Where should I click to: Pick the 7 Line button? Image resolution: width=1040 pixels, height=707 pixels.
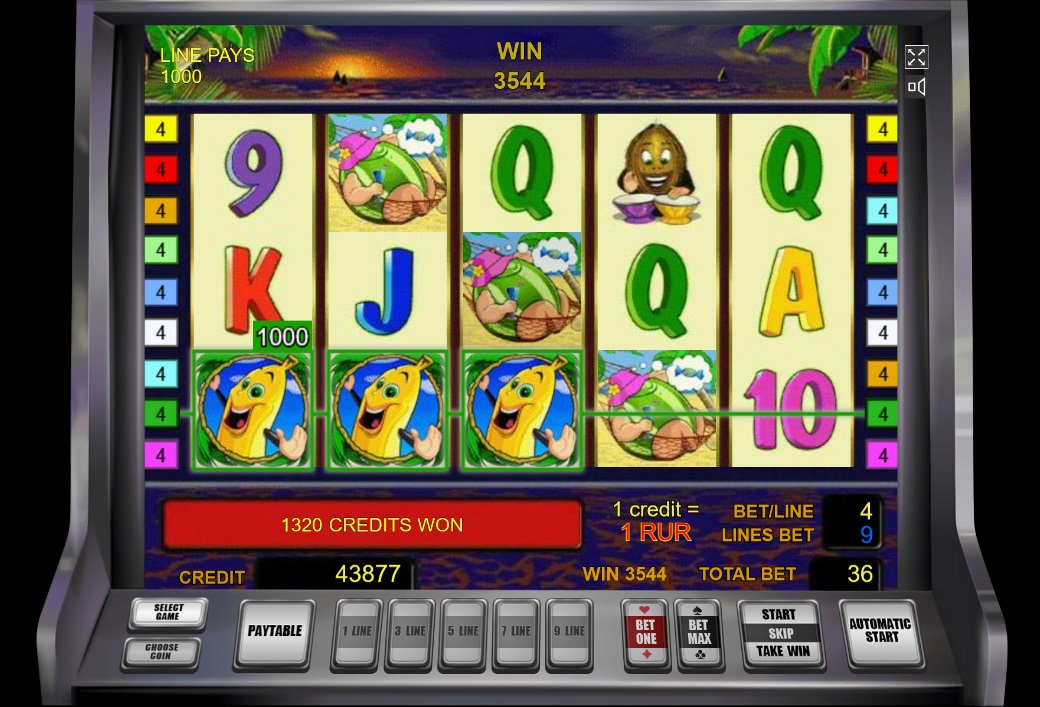pos(516,632)
